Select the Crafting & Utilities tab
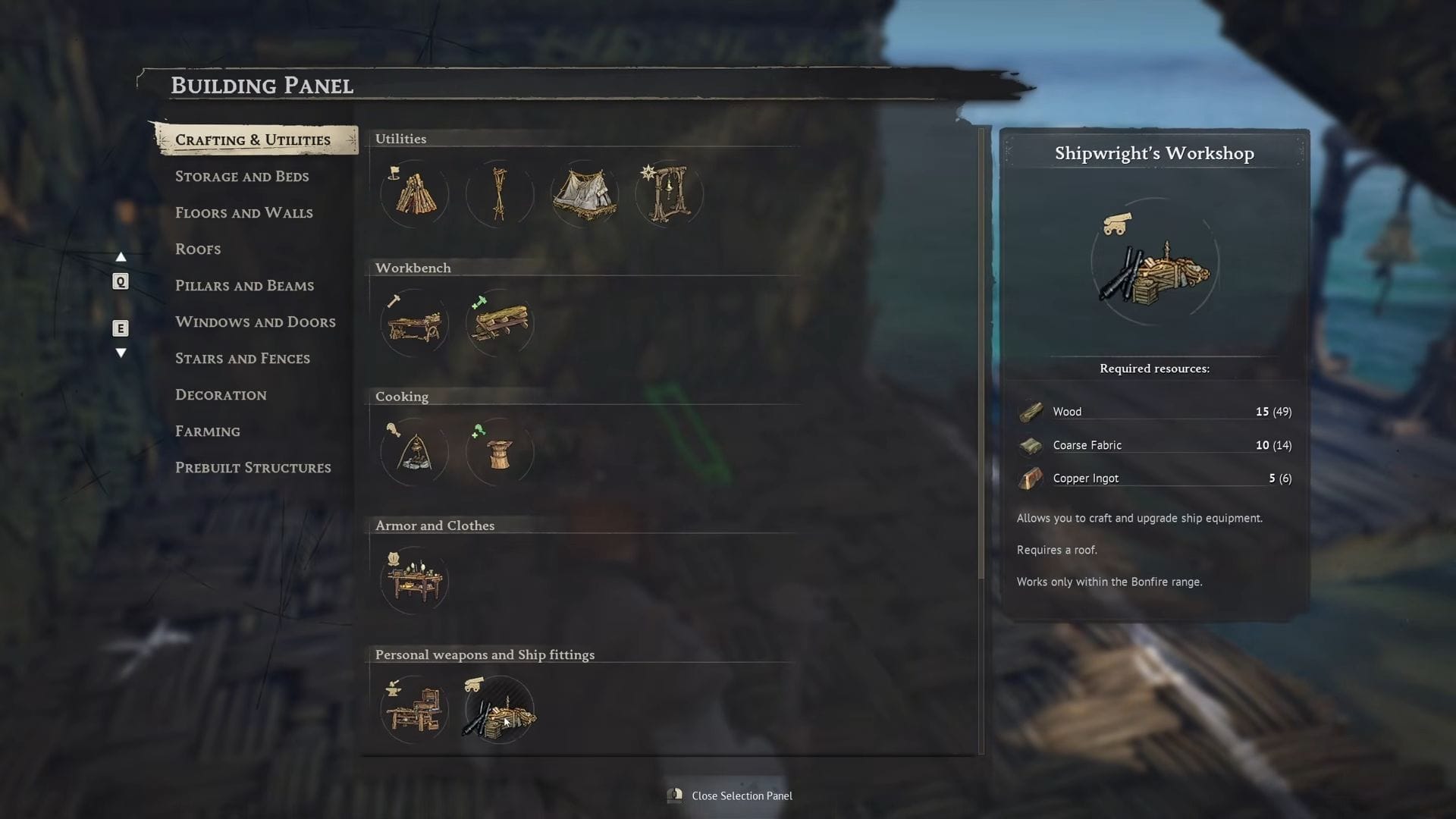The height and width of the screenshot is (819, 1456). pyautogui.click(x=253, y=140)
